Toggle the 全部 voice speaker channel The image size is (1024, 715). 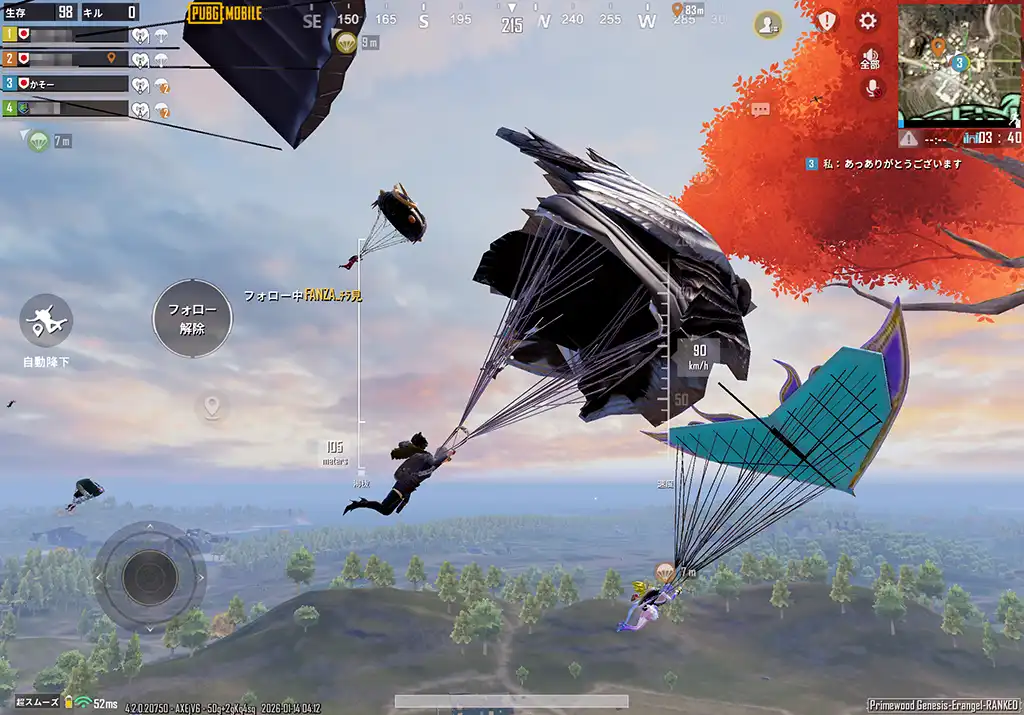coord(870,58)
